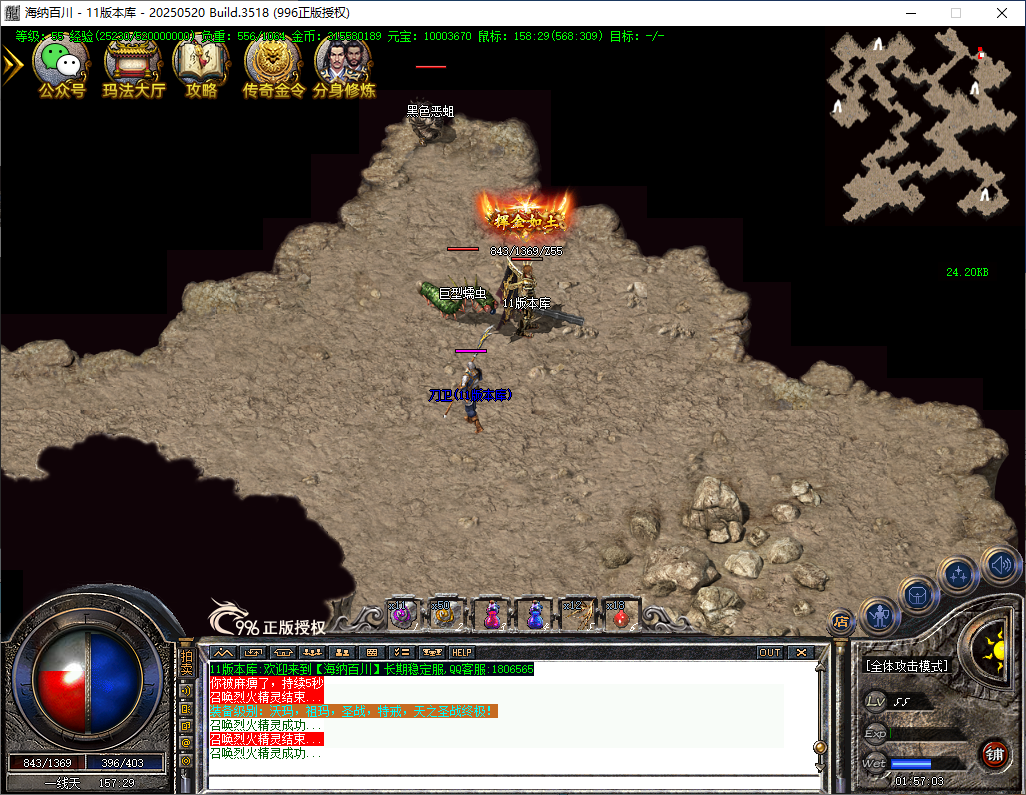The image size is (1026, 795).
Task: Toggle the sound speaker button
Action: (999, 566)
